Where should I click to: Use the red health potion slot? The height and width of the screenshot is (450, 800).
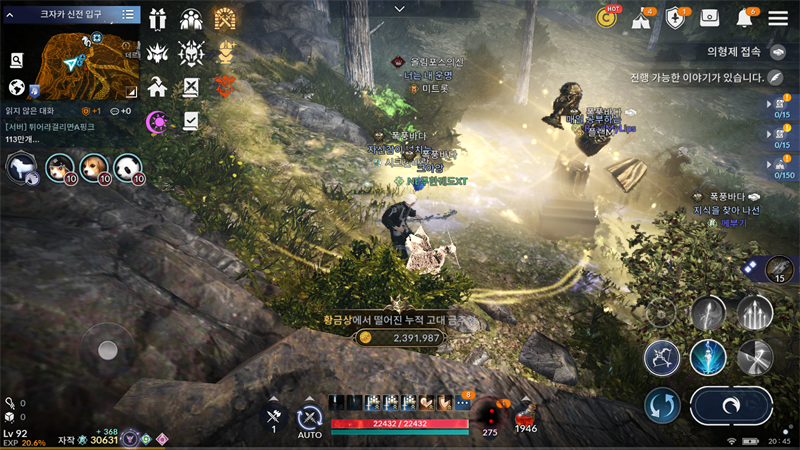[x=522, y=412]
